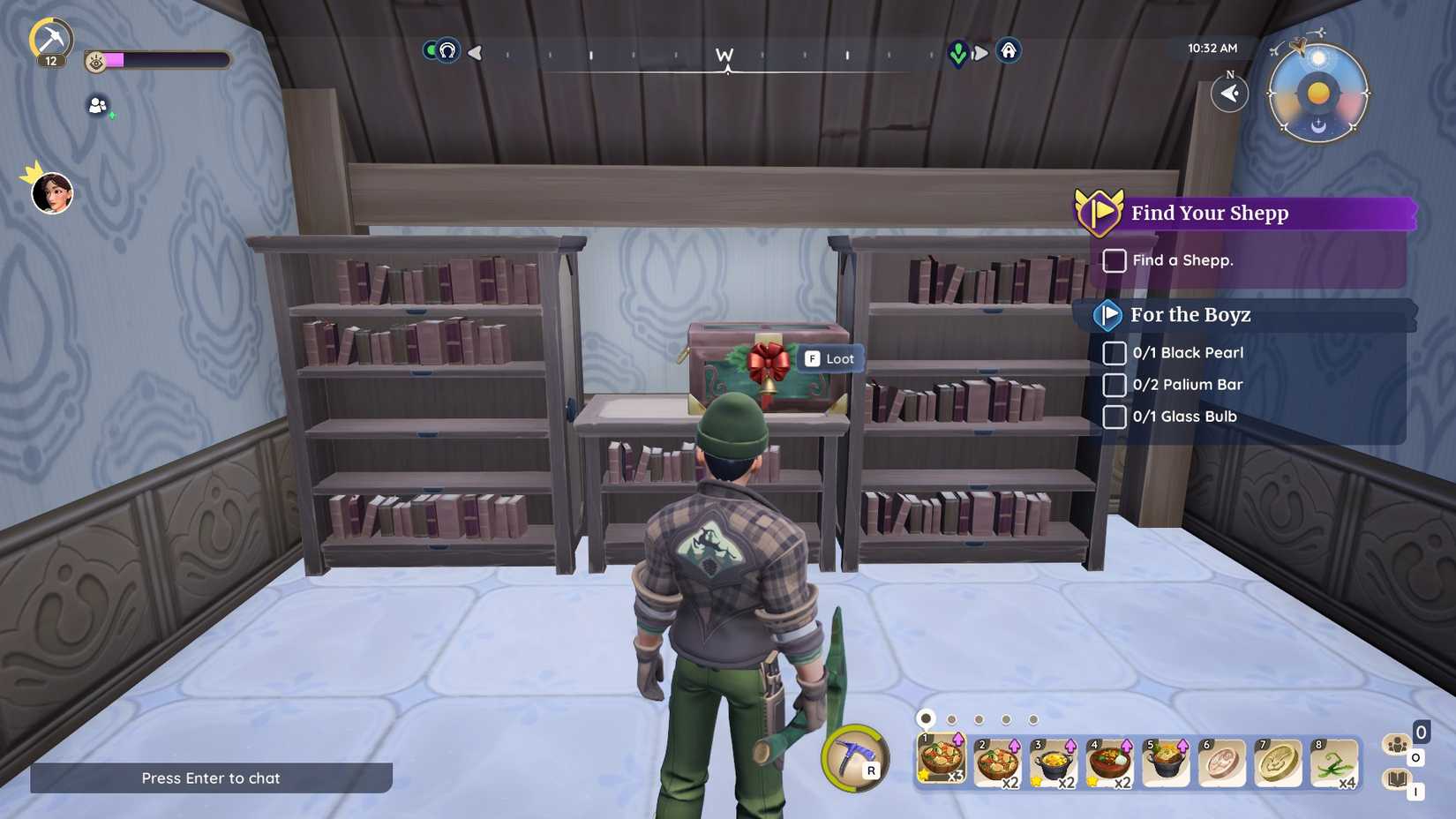Open the party members icon below the XP bar

[97, 106]
